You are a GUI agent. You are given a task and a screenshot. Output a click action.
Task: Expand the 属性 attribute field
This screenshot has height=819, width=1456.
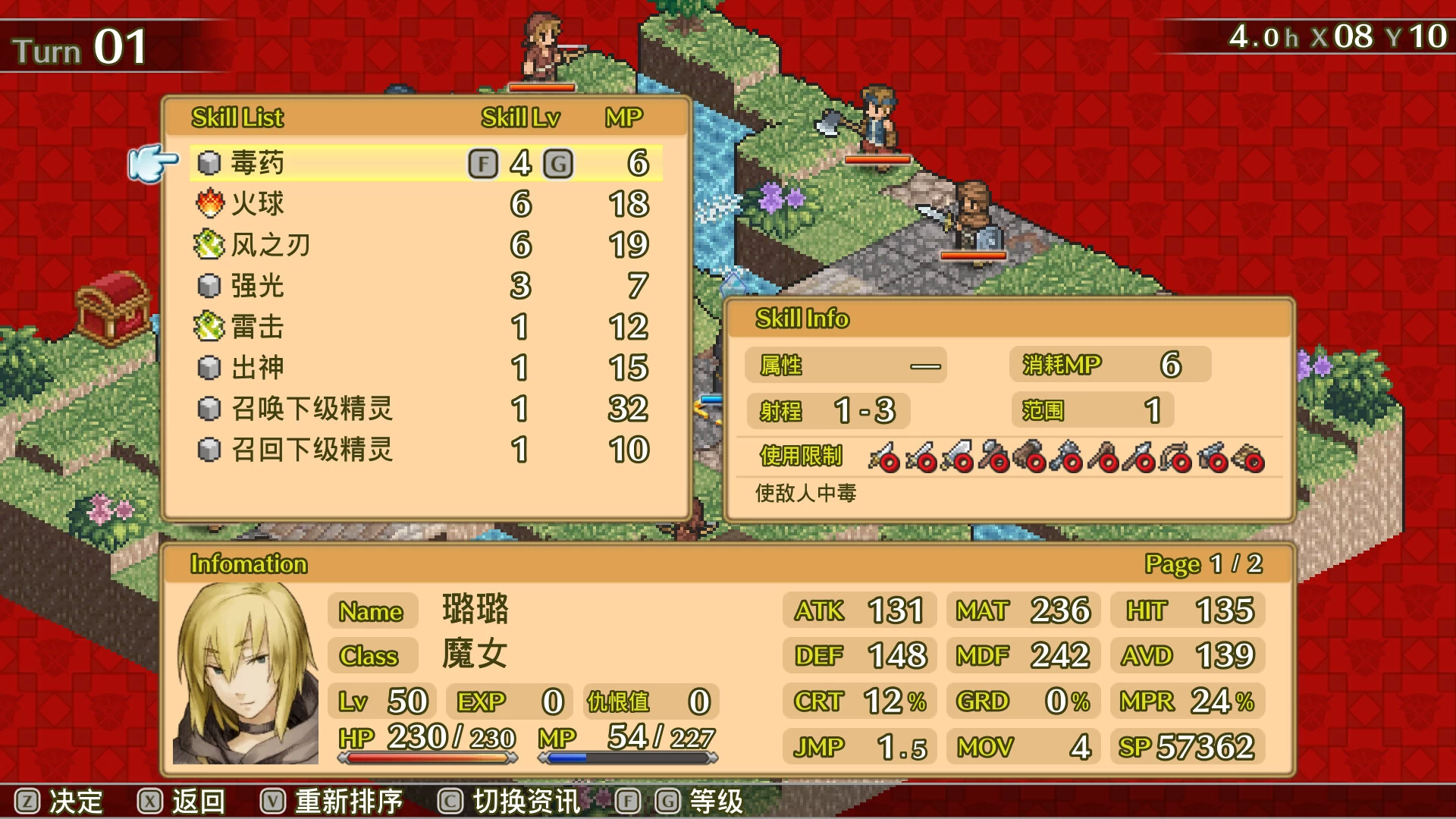click(x=846, y=366)
